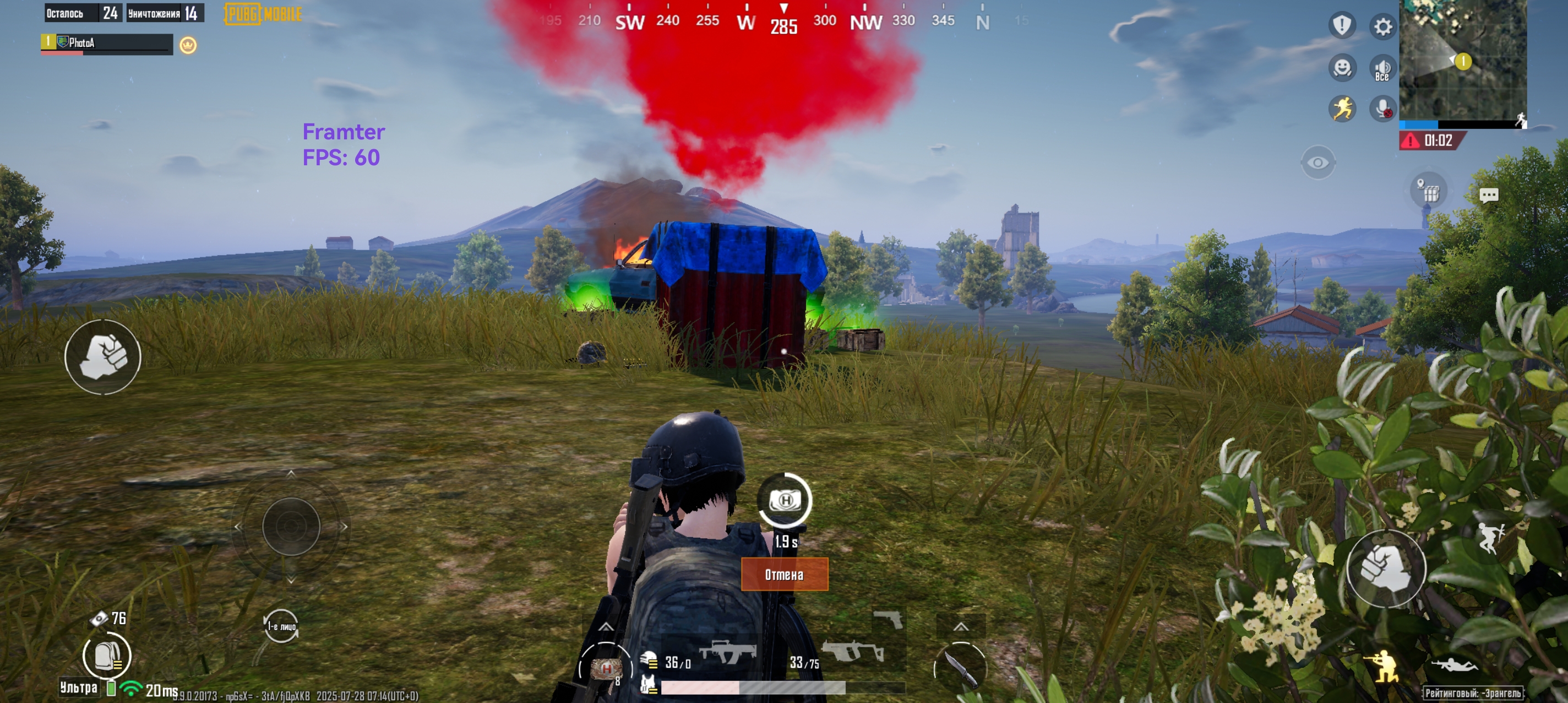This screenshot has width=1568, height=703.
Task: Open the emote smiley menu
Action: [x=1342, y=68]
